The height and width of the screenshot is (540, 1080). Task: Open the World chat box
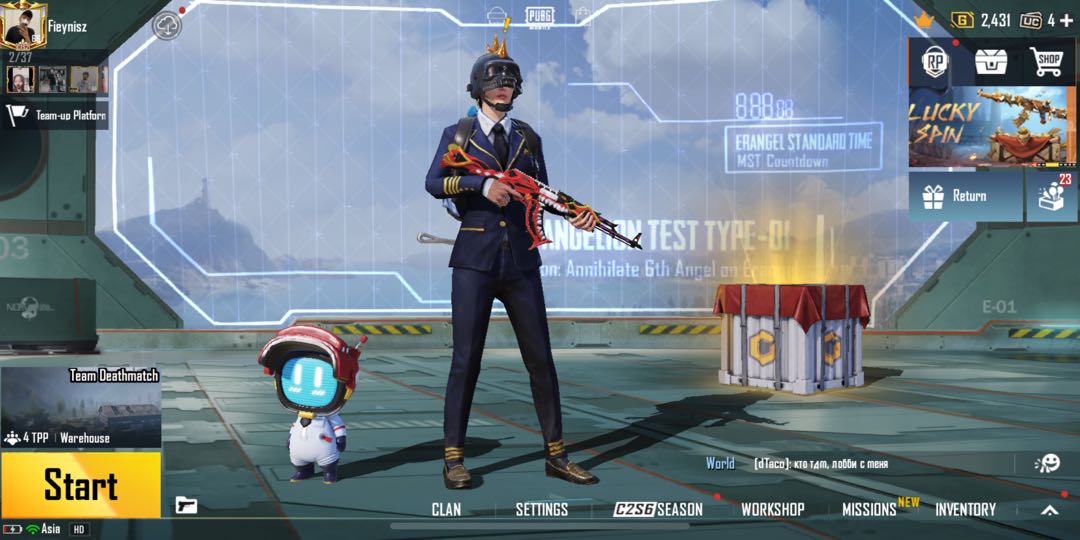[860, 464]
